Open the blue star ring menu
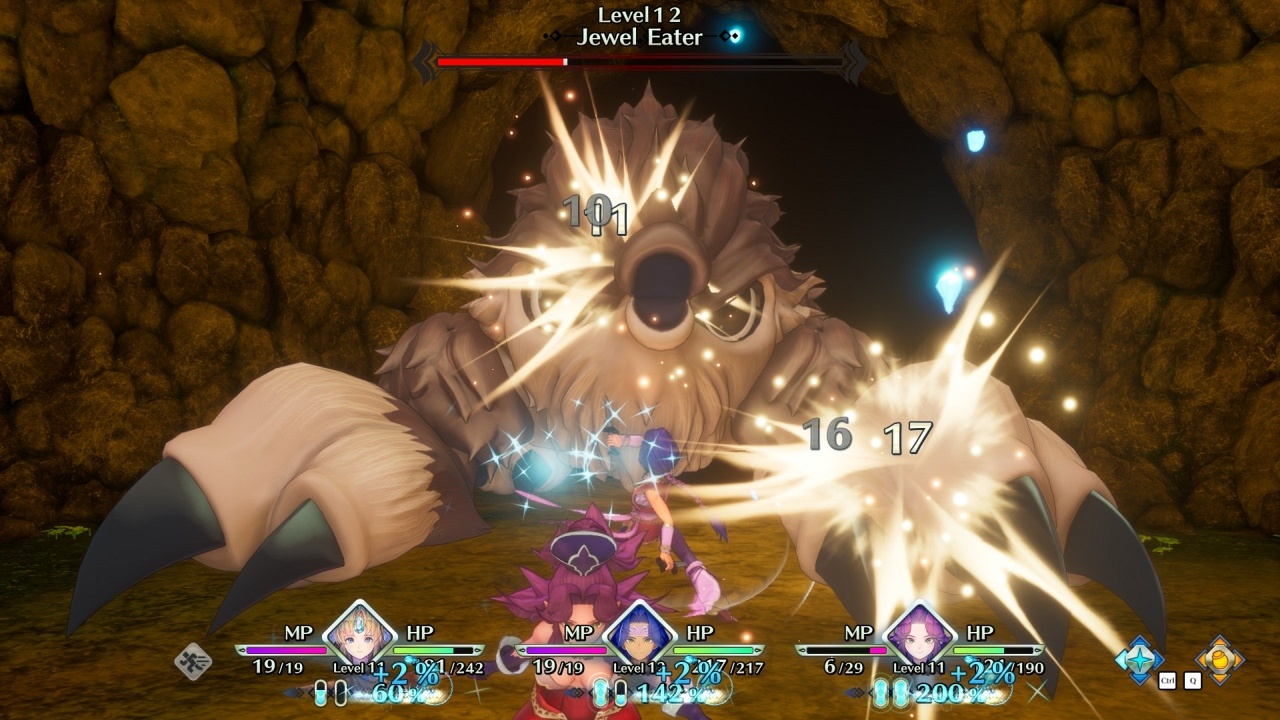This screenshot has height=720, width=1280. coord(1140,659)
